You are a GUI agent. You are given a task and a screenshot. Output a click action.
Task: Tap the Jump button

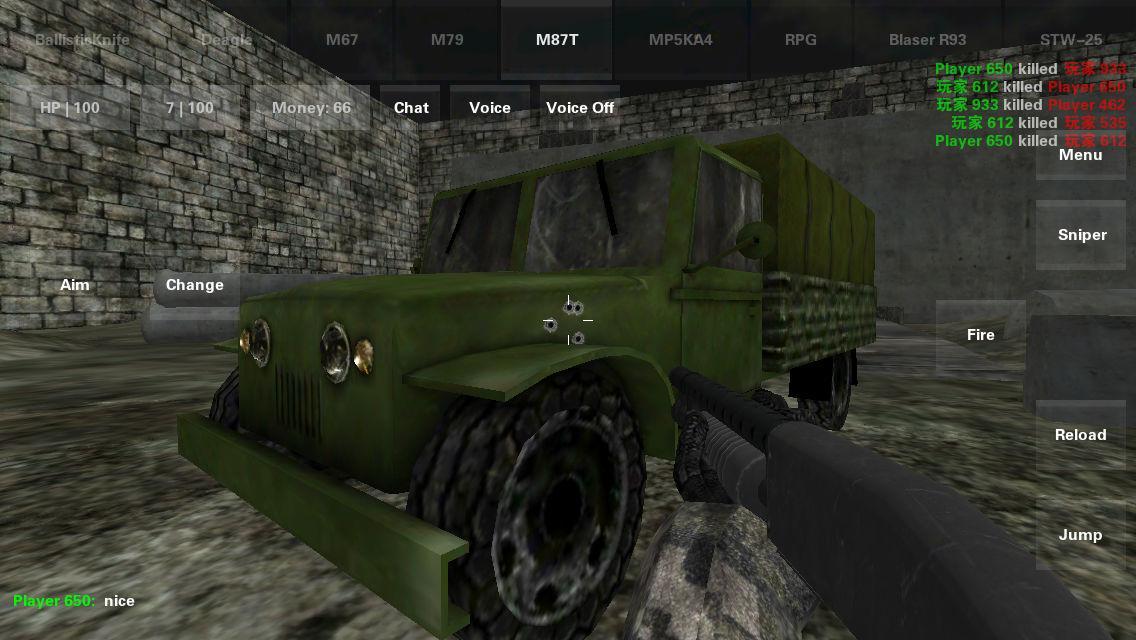1081,535
